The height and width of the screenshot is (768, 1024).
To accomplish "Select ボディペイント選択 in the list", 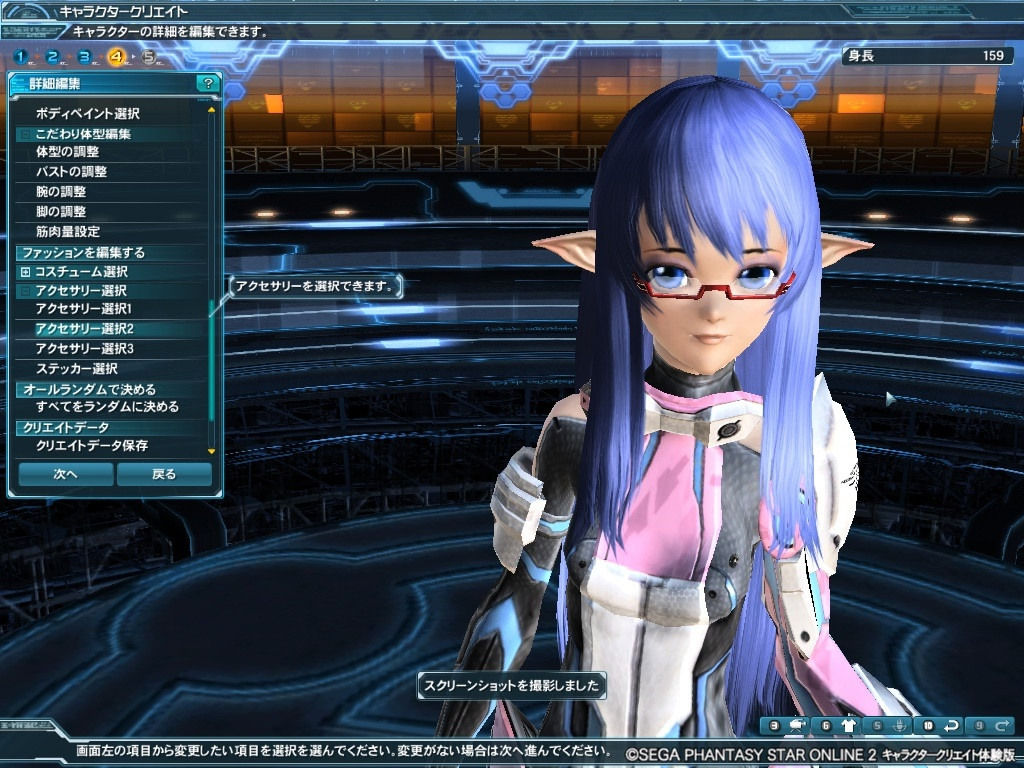I will [x=87, y=114].
